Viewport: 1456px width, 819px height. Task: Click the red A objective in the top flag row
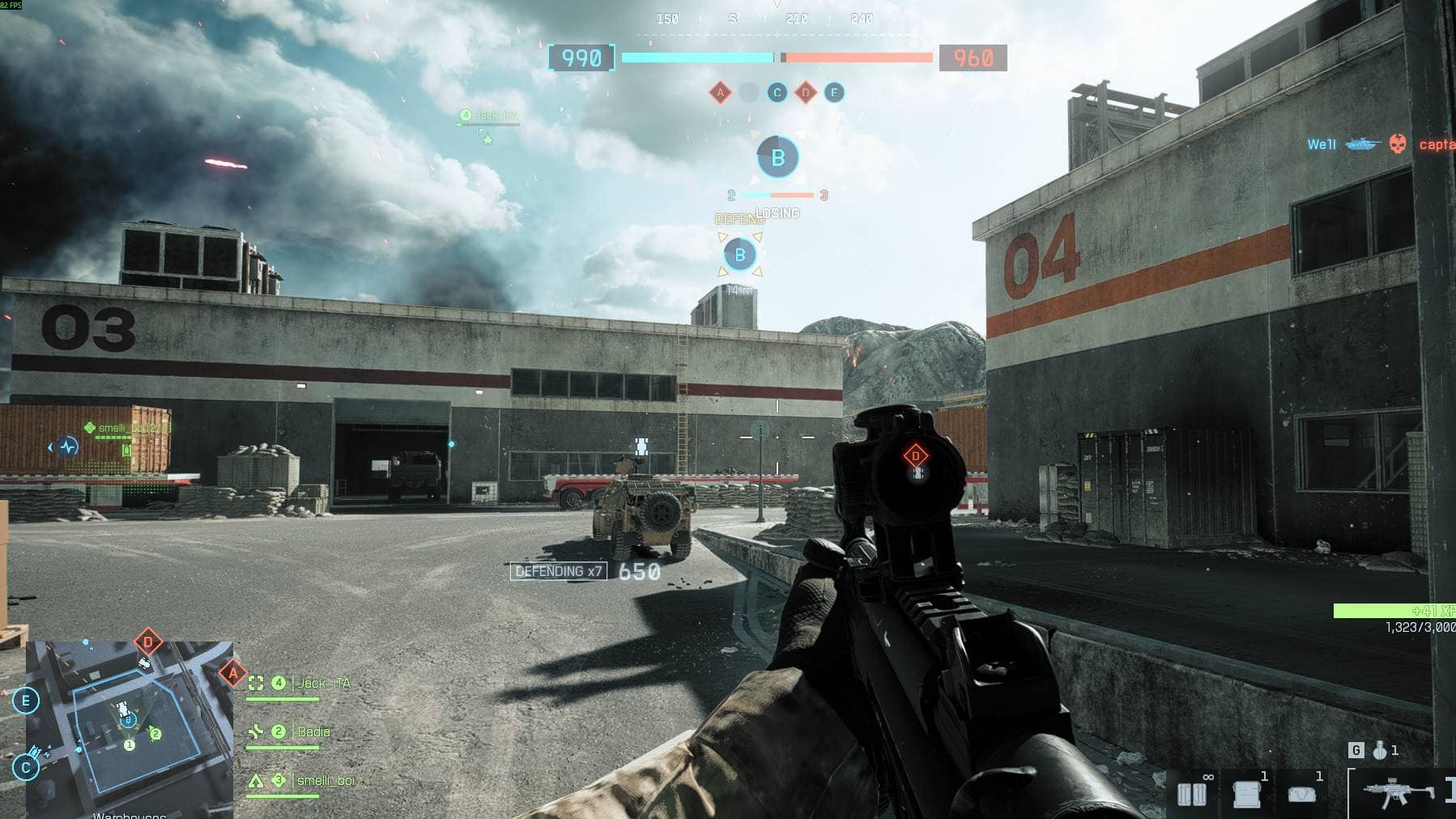pos(720,92)
